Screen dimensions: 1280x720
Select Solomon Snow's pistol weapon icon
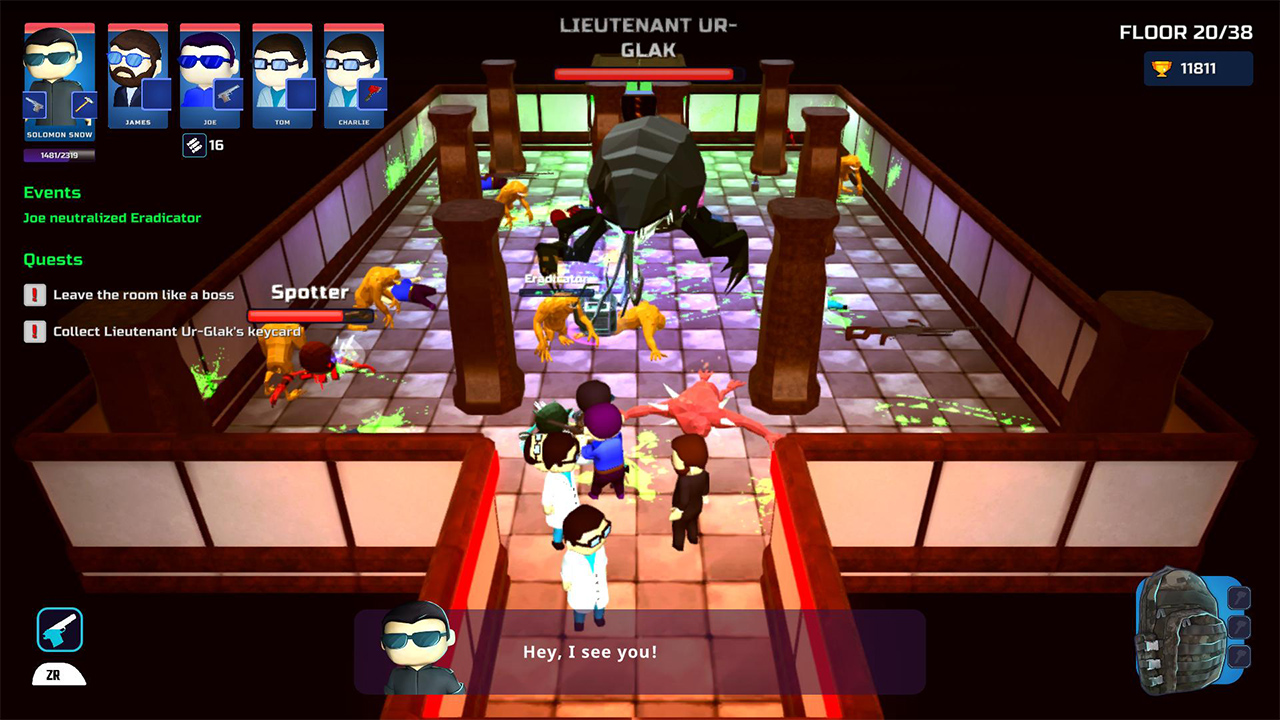pos(34,105)
